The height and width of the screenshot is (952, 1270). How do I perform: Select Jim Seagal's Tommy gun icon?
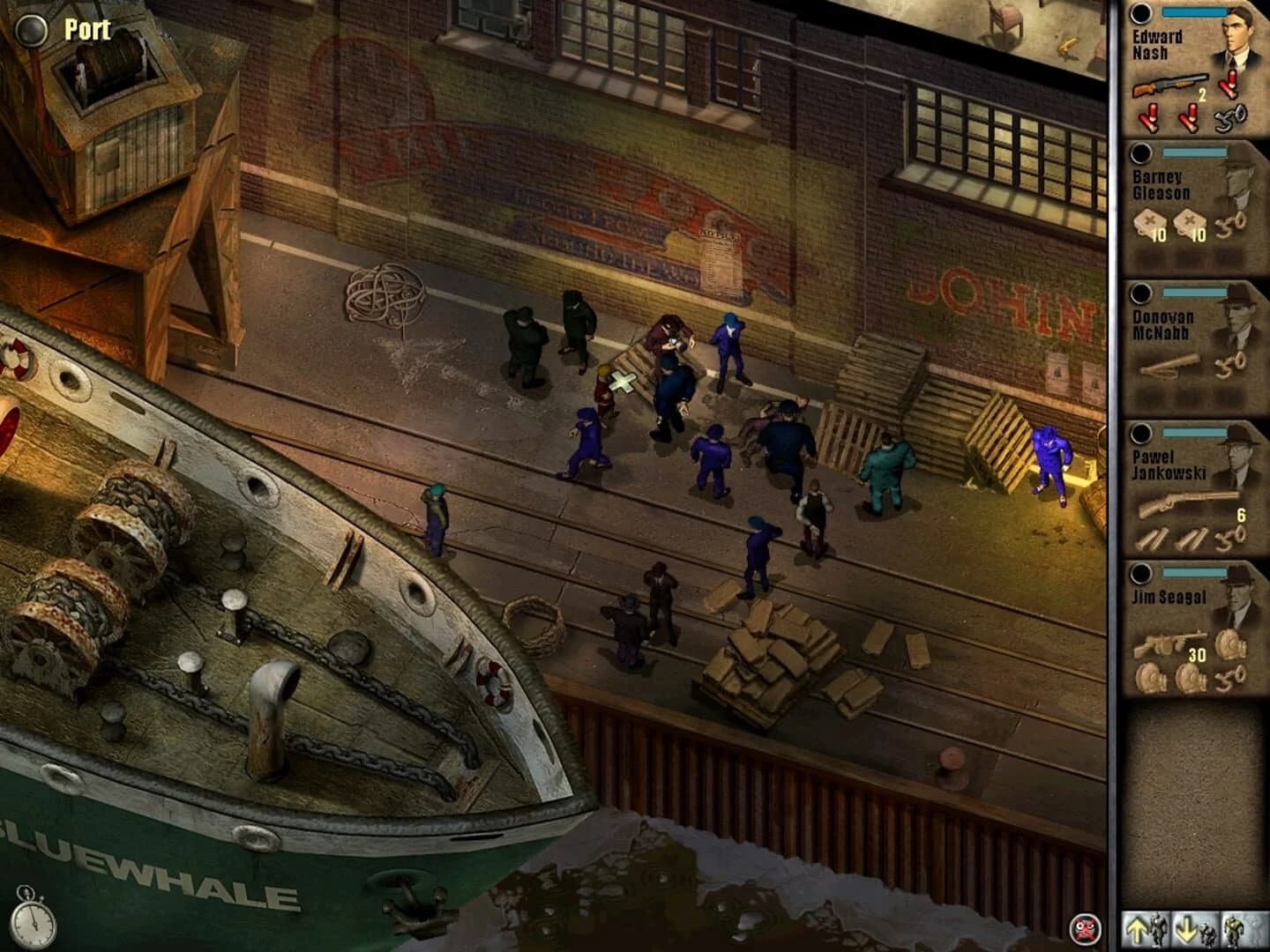[x=1159, y=642]
